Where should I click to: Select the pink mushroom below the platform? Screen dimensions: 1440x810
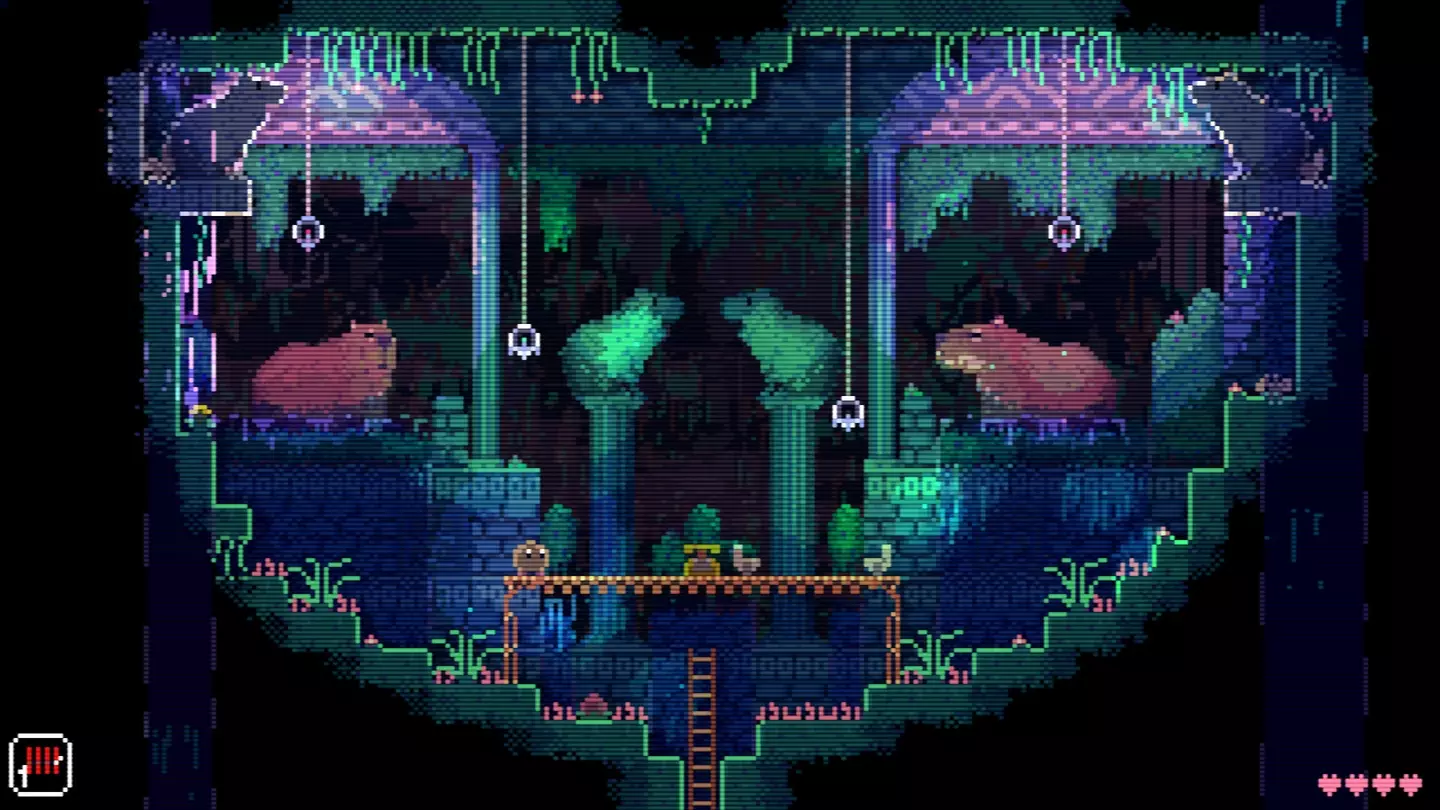(x=593, y=704)
